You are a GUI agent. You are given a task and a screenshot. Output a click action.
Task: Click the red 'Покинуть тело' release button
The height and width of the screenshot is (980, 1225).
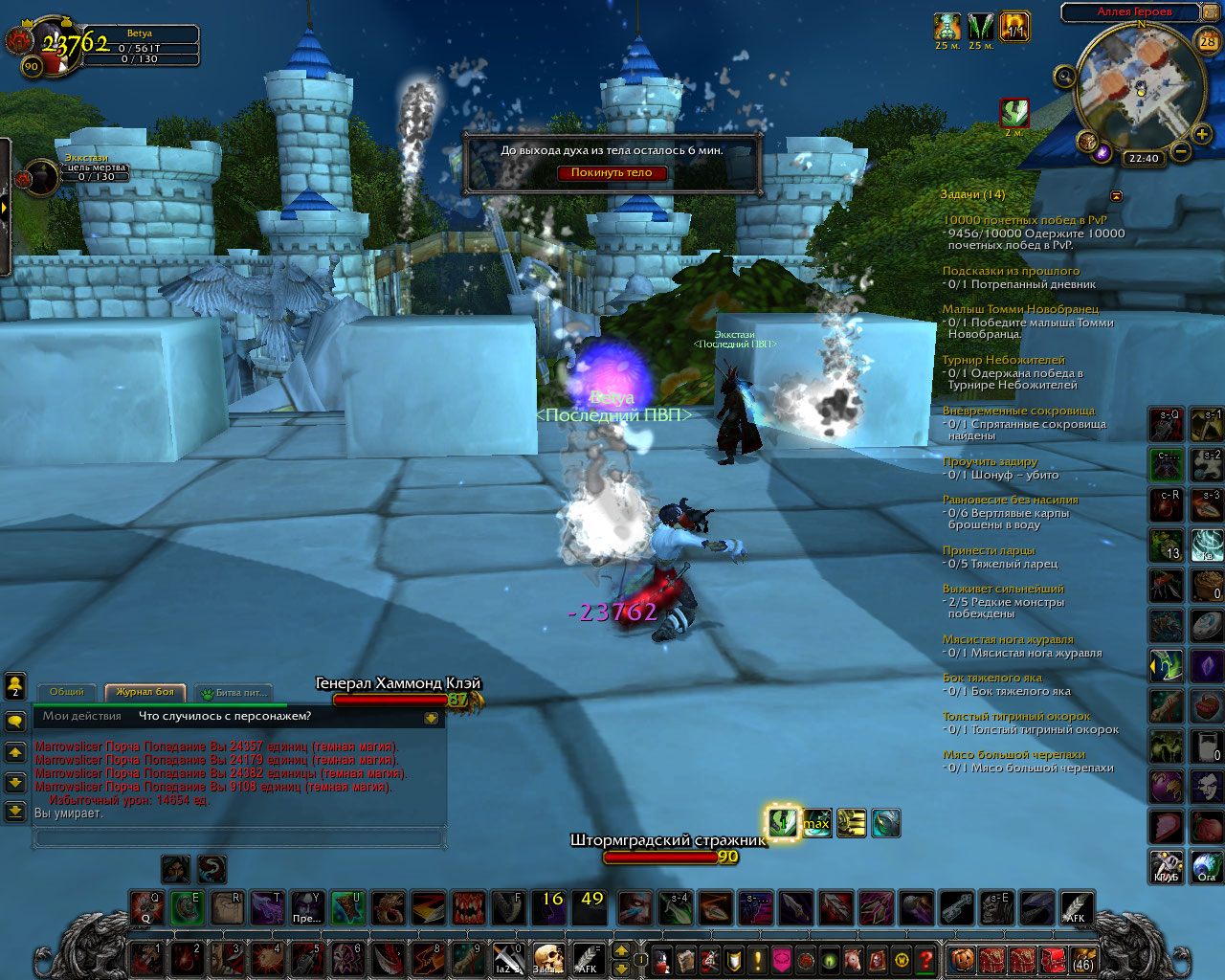[x=612, y=173]
